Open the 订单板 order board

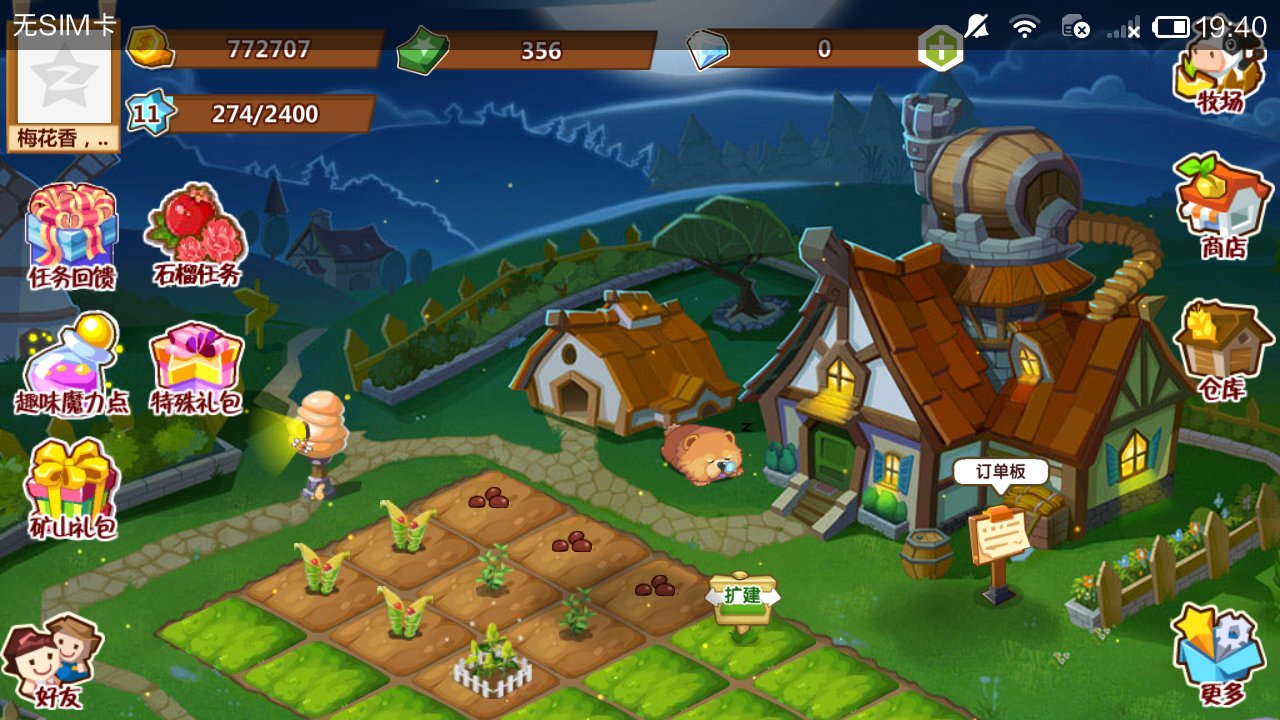(999, 537)
